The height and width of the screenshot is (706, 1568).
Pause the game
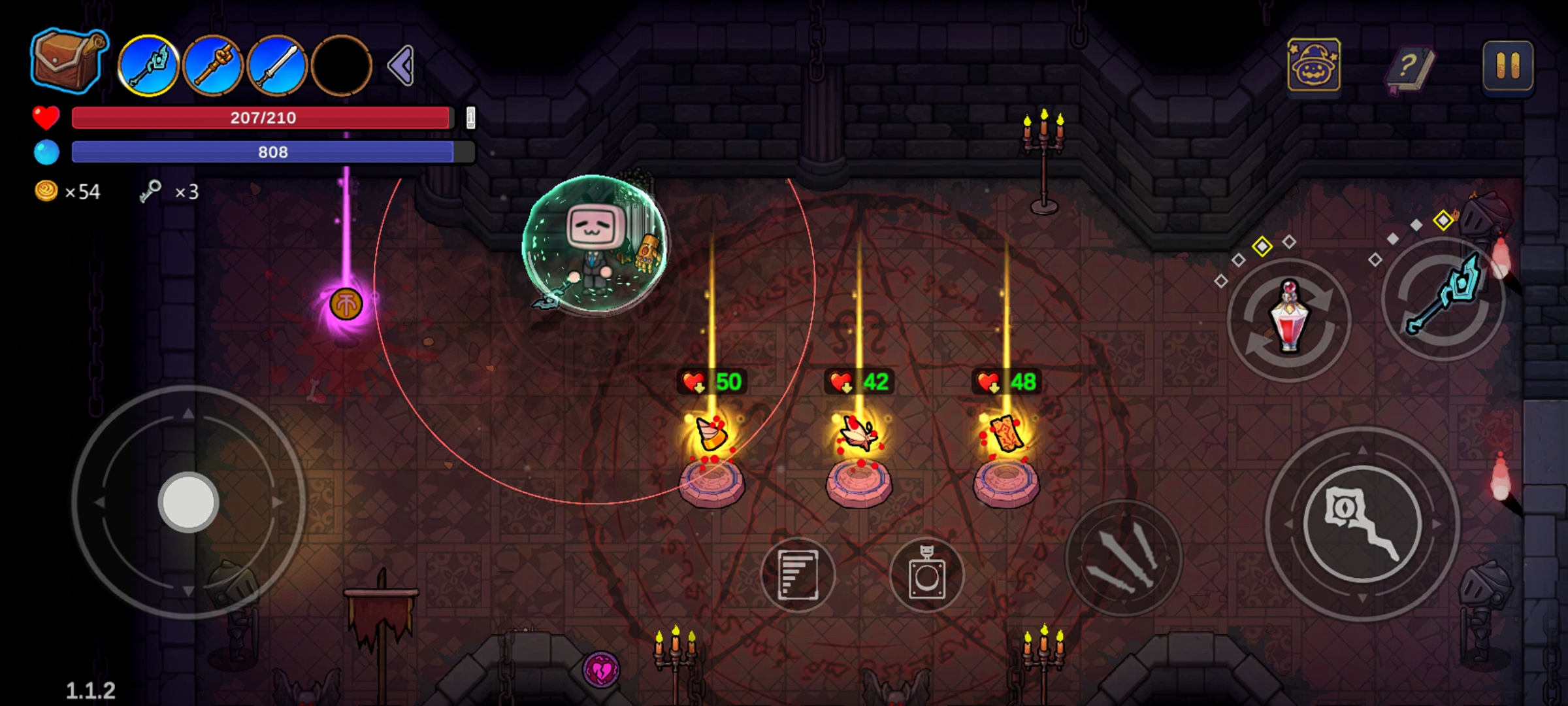pyautogui.click(x=1508, y=66)
